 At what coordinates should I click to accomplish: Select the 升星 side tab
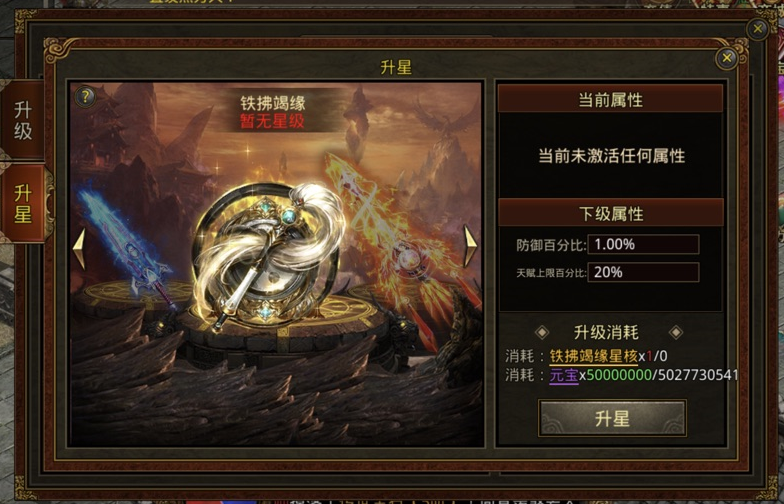pyautogui.click(x=22, y=203)
